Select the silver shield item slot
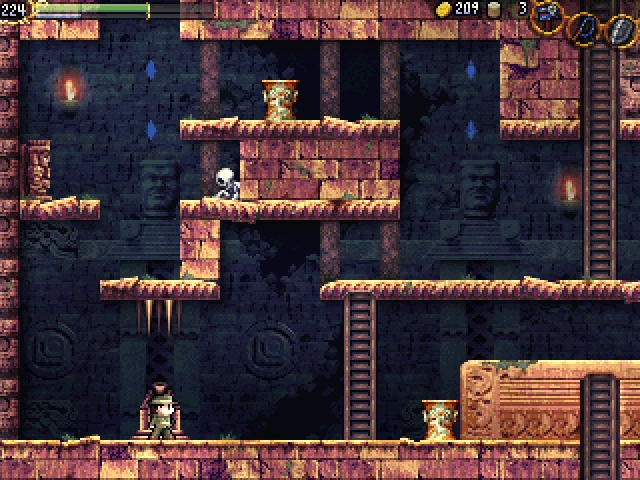Viewport: 640px width, 480px height. tap(619, 29)
